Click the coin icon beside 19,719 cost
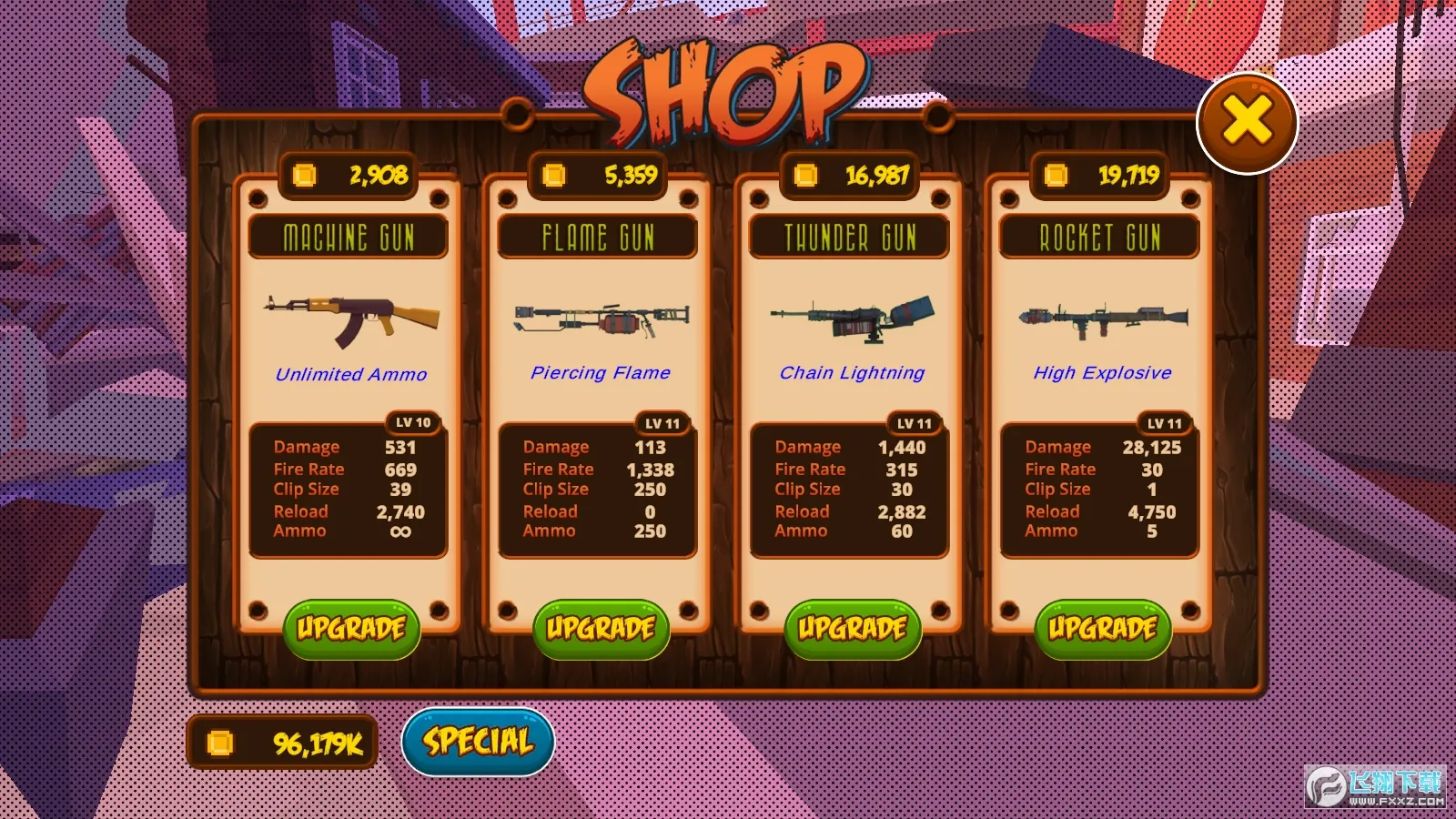 (1056, 177)
